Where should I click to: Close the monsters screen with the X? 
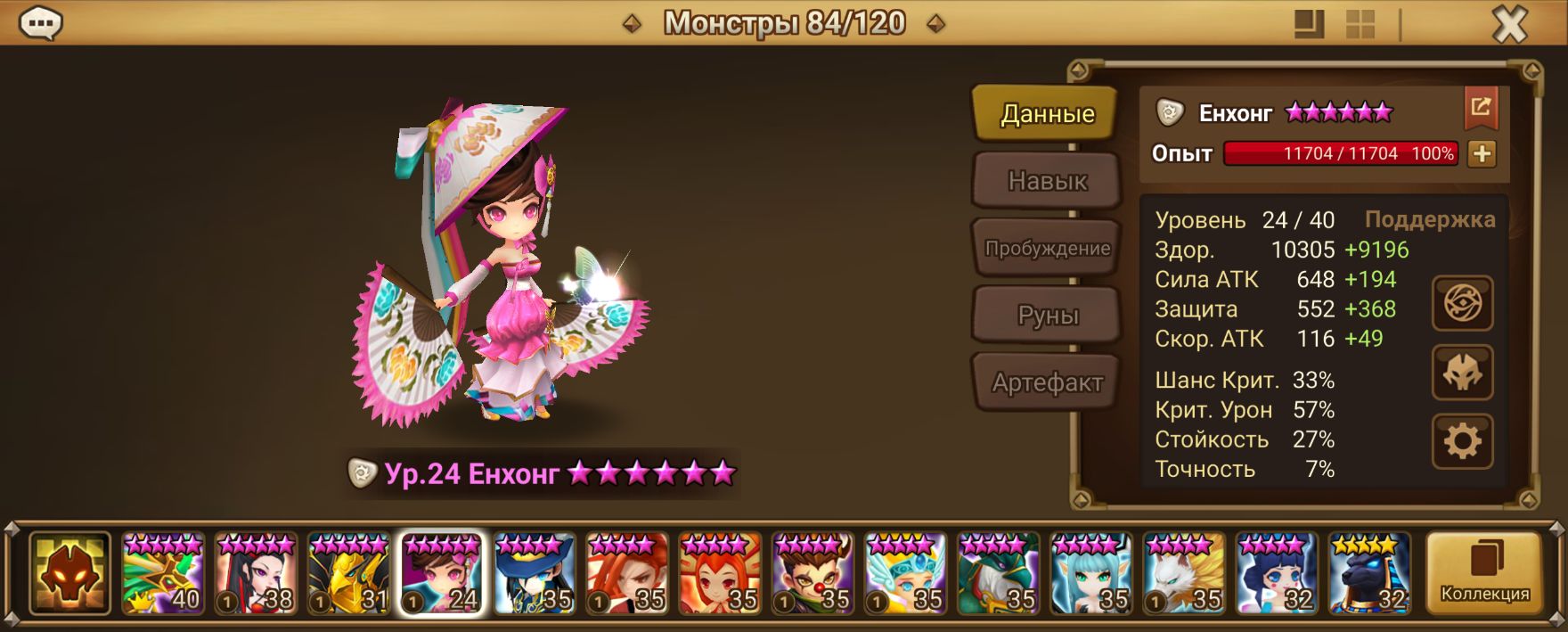pos(1509,25)
